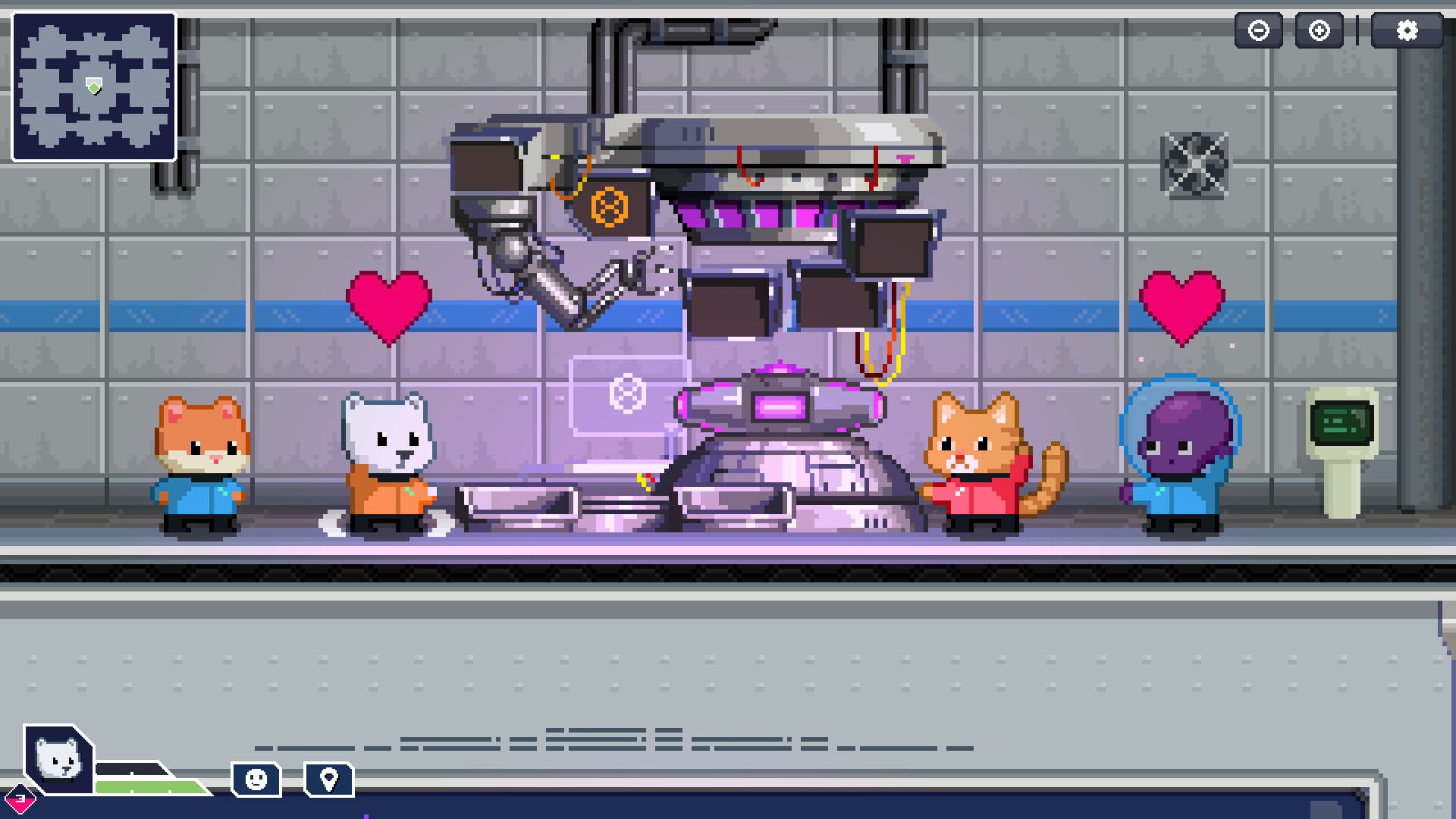Click the gear icon for game settings
The height and width of the screenshot is (819, 1456).
(1408, 30)
